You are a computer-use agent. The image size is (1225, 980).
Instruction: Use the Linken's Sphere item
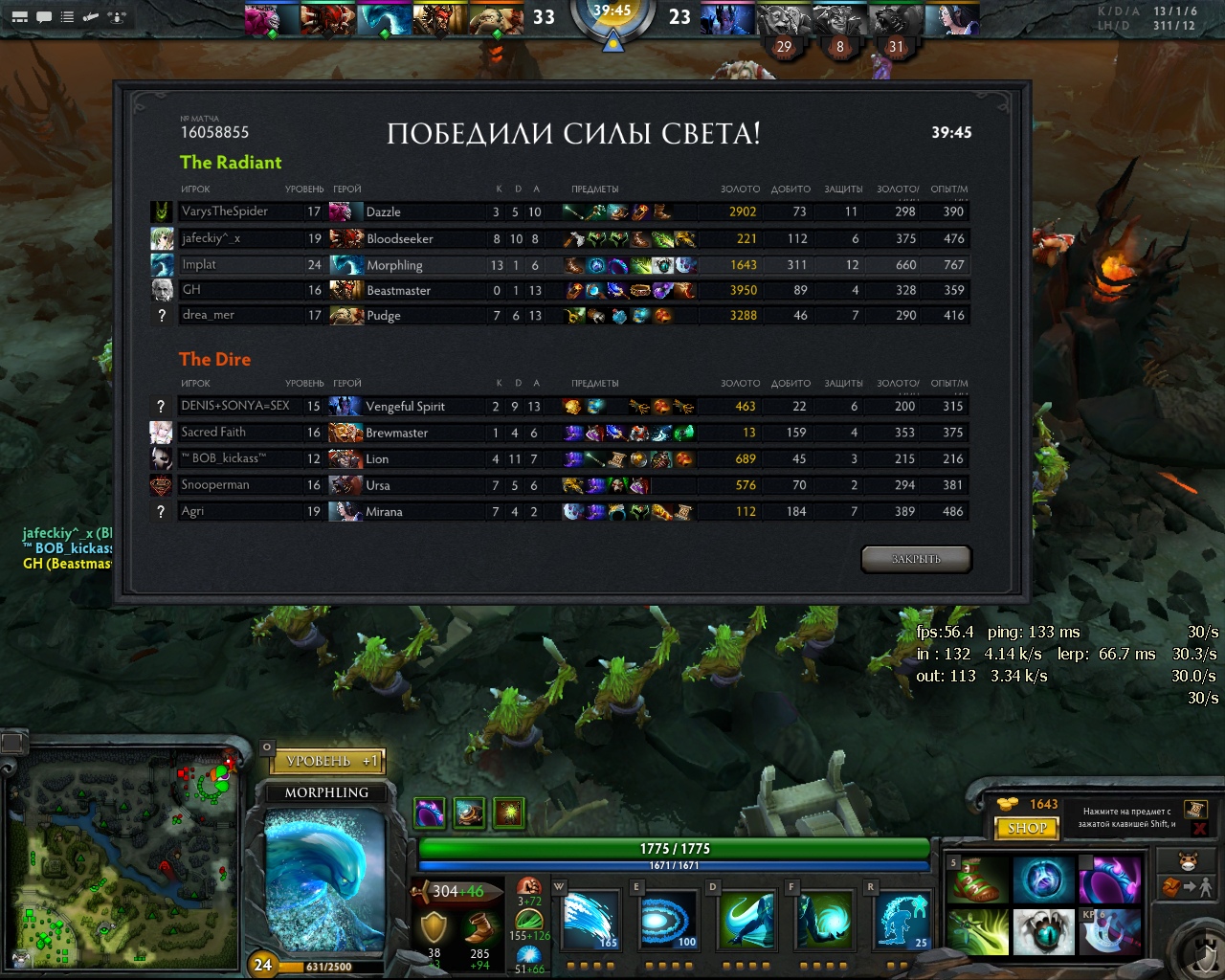(1043, 880)
